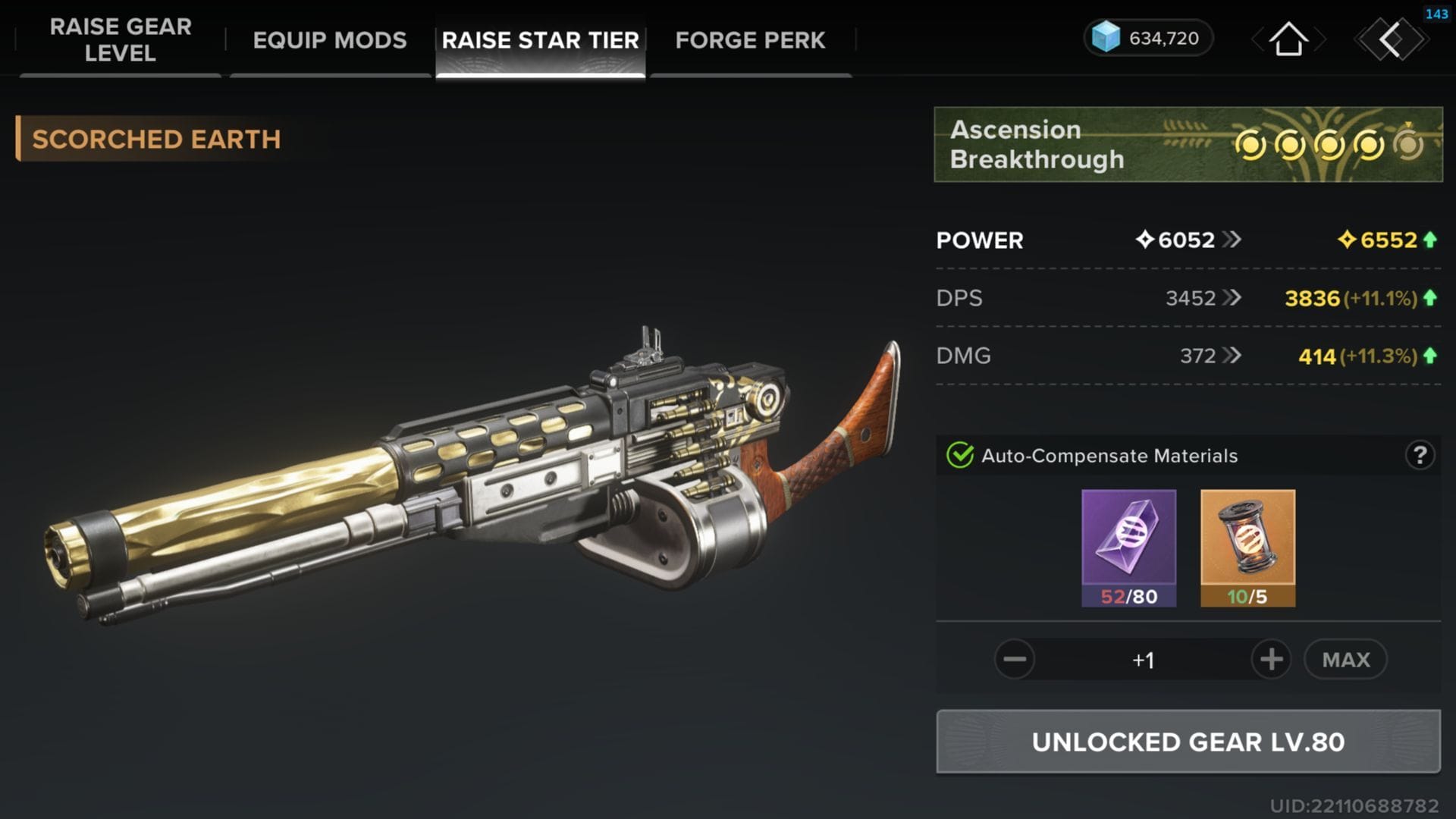Switch to the Raise Gear Level tab
Viewport: 1456px width, 819px height.
(121, 40)
